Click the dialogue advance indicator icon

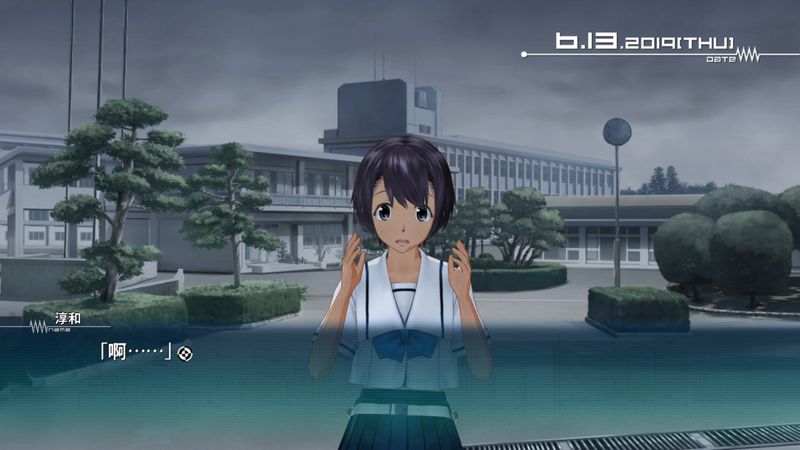(185, 353)
